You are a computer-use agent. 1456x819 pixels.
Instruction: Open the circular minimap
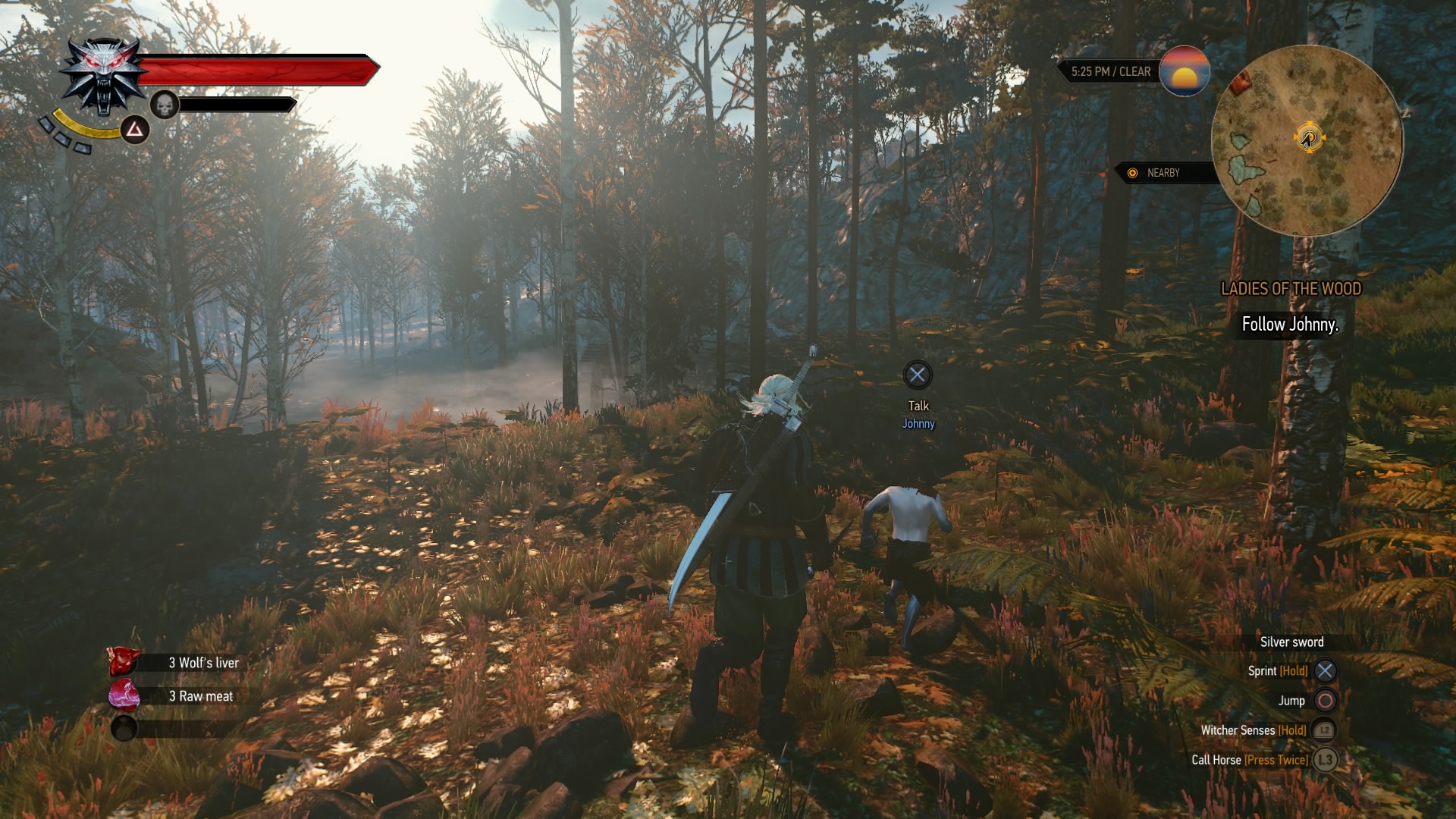tap(1307, 140)
